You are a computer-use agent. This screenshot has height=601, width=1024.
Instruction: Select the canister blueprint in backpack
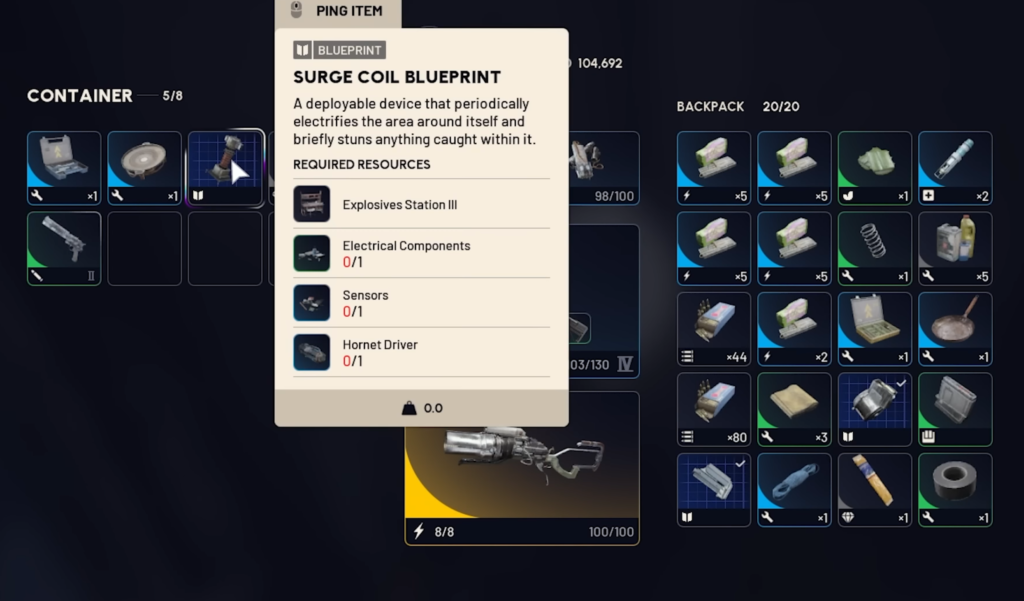tap(875, 409)
